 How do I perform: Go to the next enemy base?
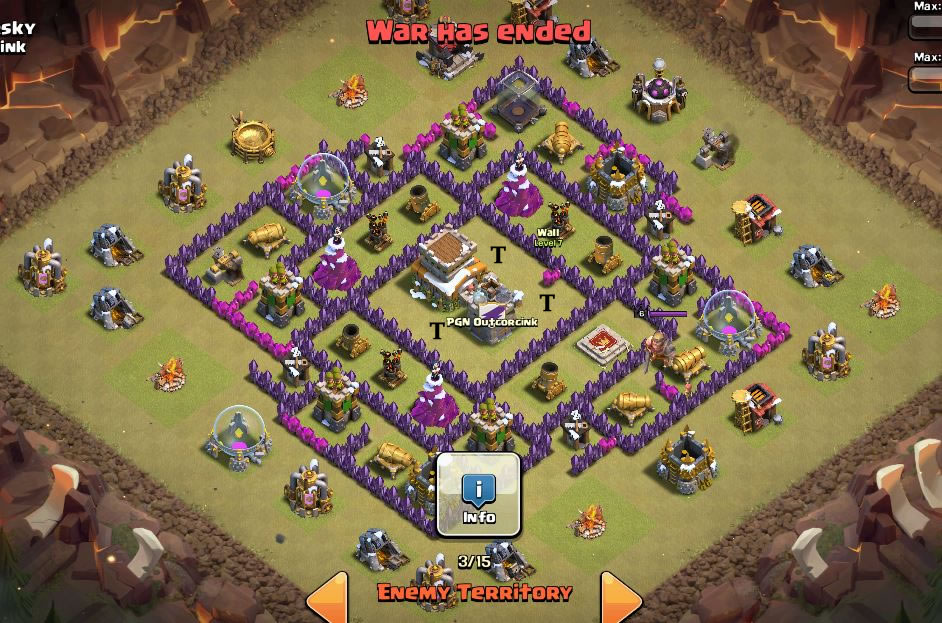pos(620,598)
